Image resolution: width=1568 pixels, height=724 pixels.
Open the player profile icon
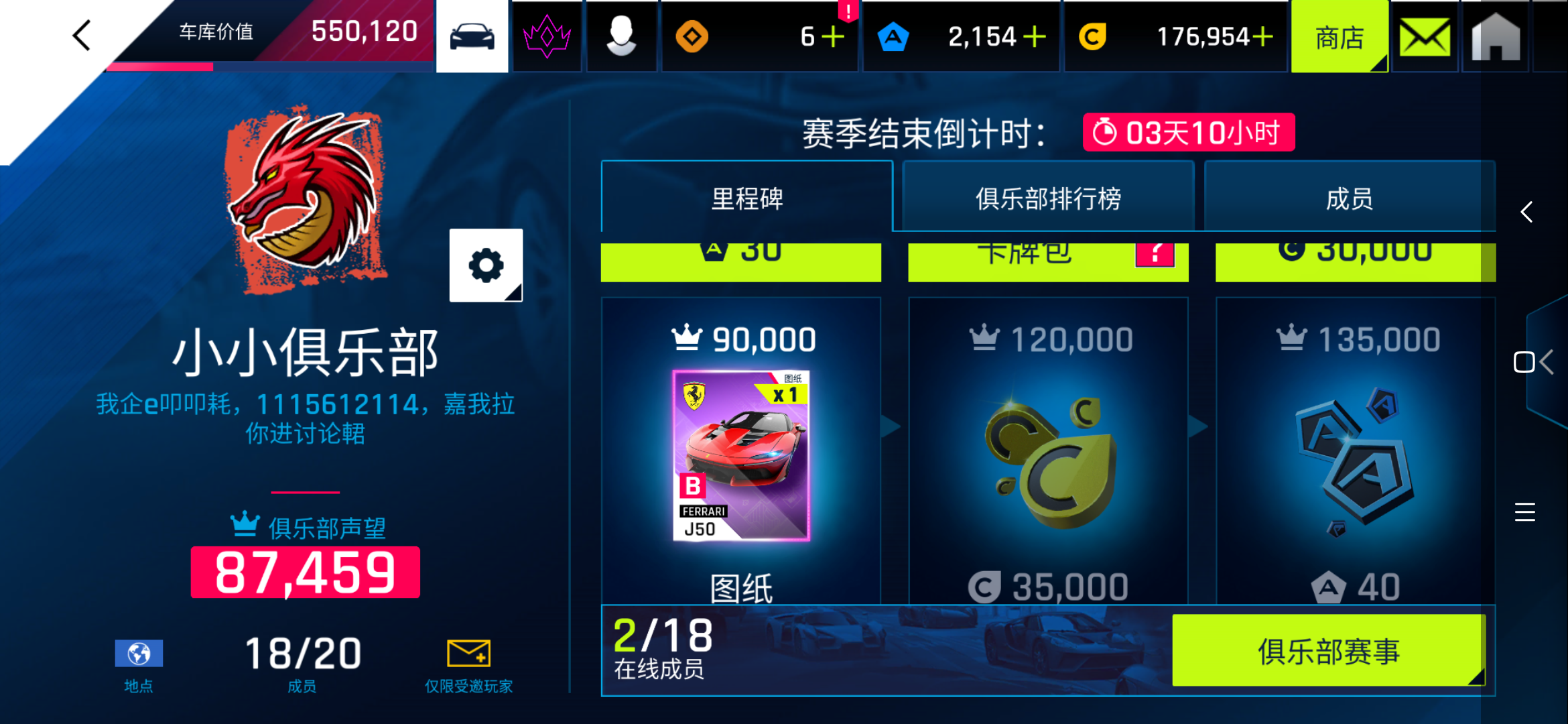(x=621, y=36)
